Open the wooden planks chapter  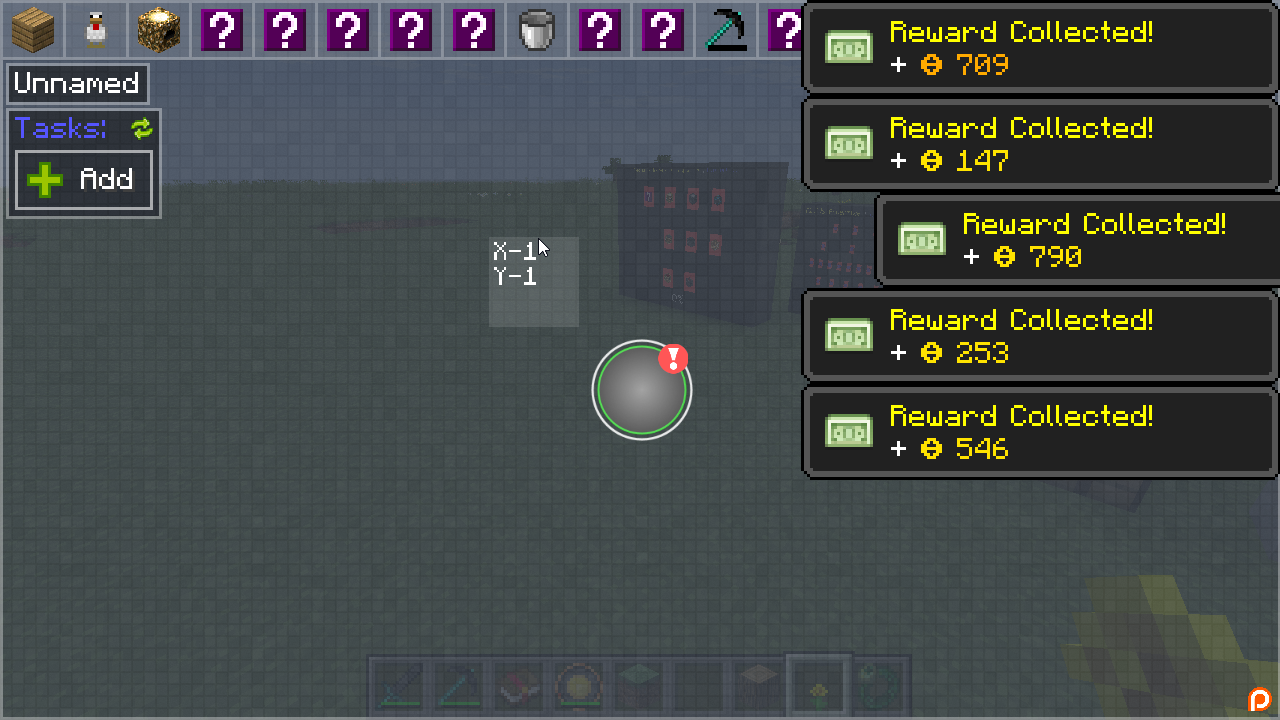point(33,29)
